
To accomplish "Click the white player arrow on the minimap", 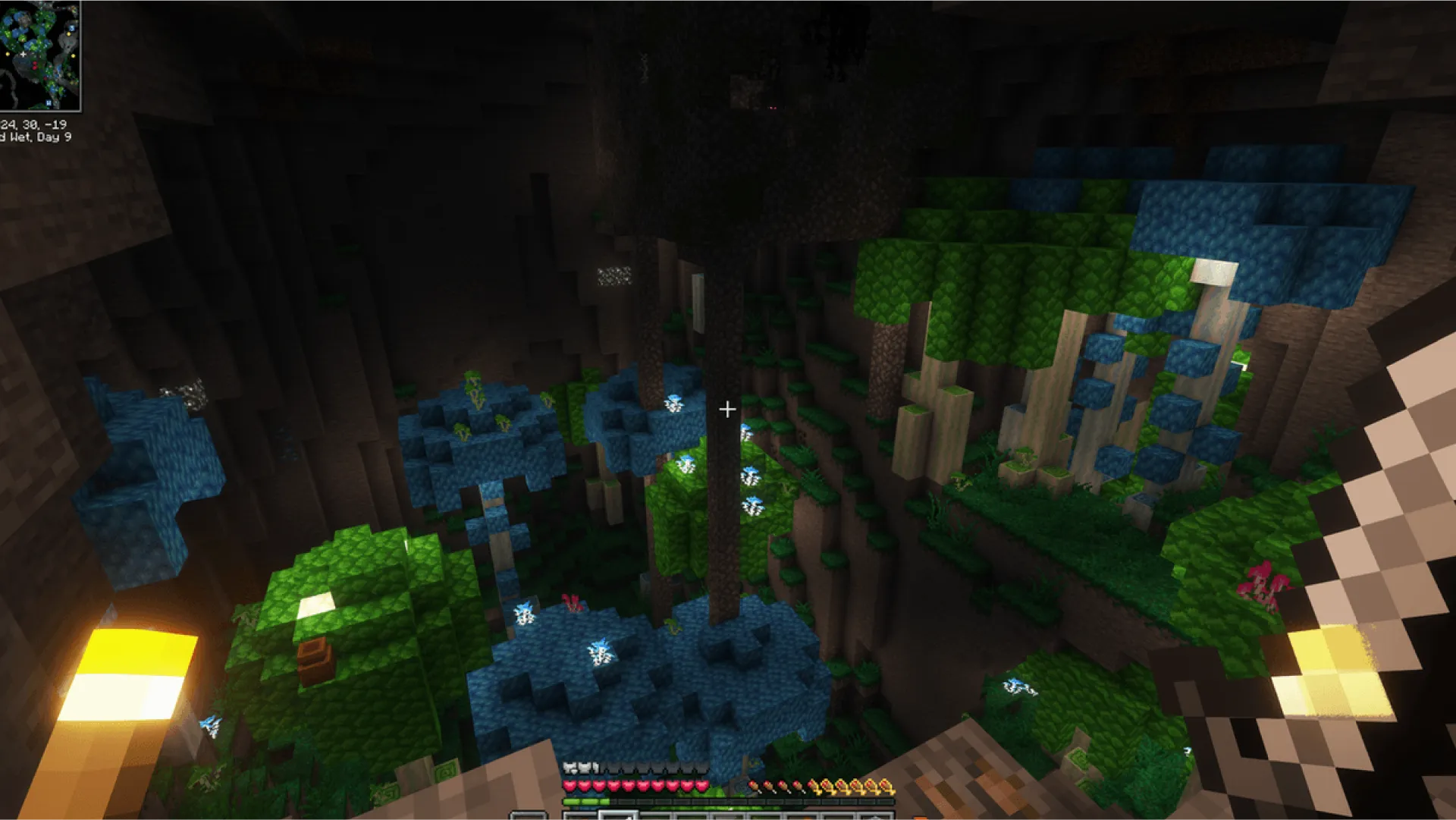I will point(24,55).
